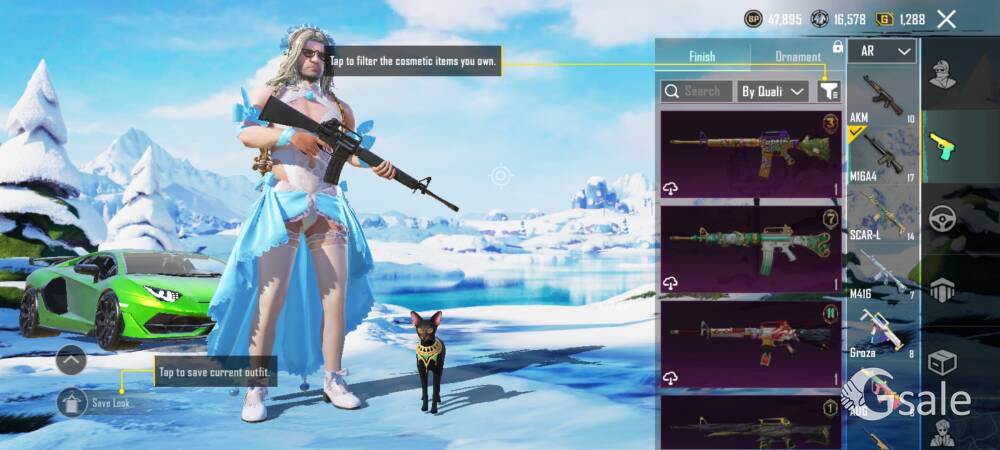Toggle the owned-items filter funnel icon
Image resolution: width=1000 pixels, height=450 pixels.
coord(828,91)
